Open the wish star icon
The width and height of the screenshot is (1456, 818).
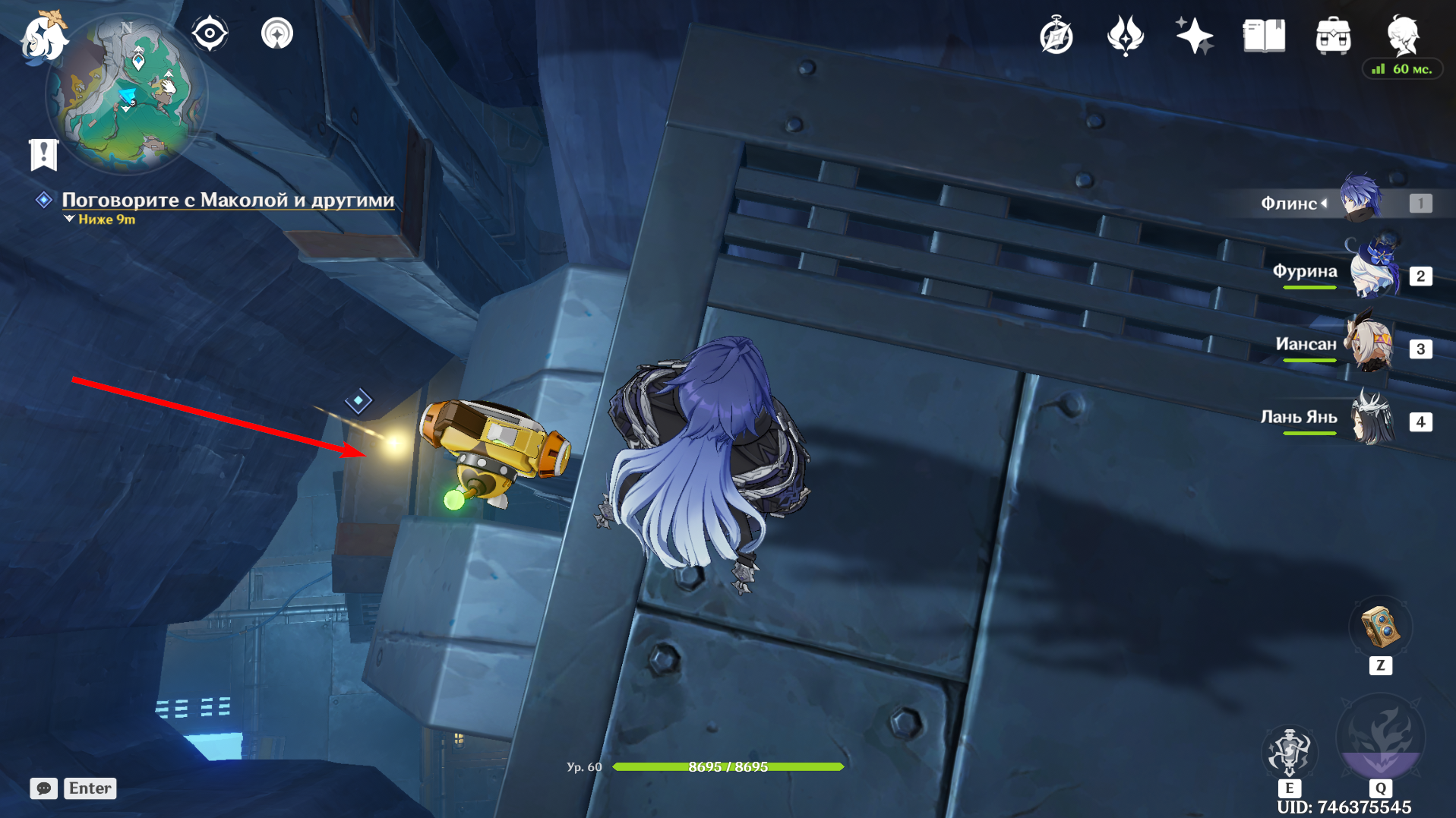[x=1194, y=36]
